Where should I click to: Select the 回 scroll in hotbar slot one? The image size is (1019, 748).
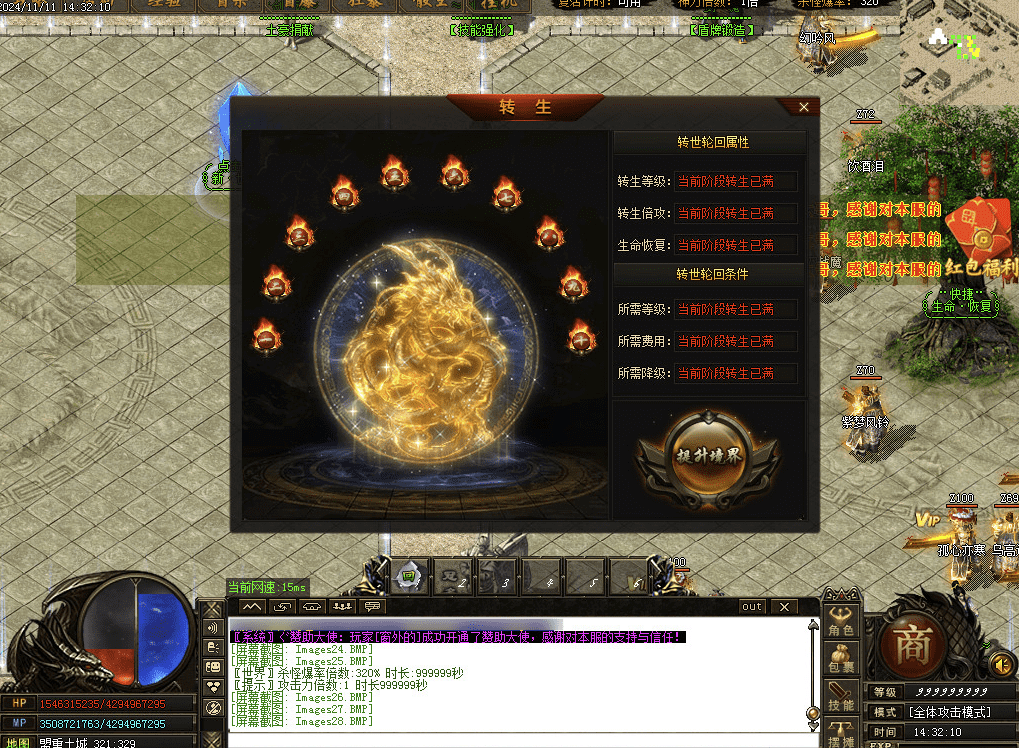pos(408,576)
